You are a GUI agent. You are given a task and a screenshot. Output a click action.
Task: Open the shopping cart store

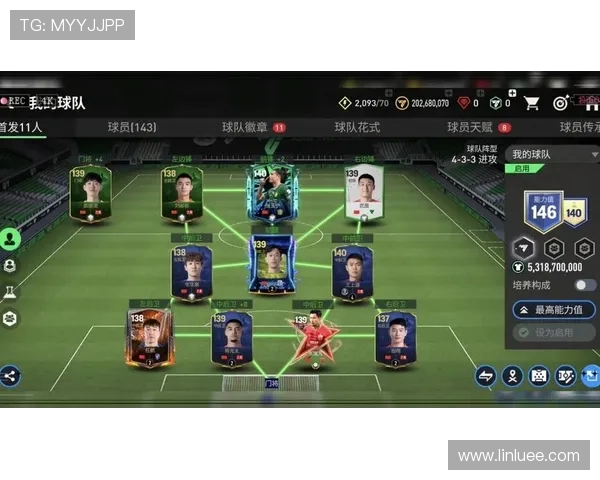click(532, 102)
